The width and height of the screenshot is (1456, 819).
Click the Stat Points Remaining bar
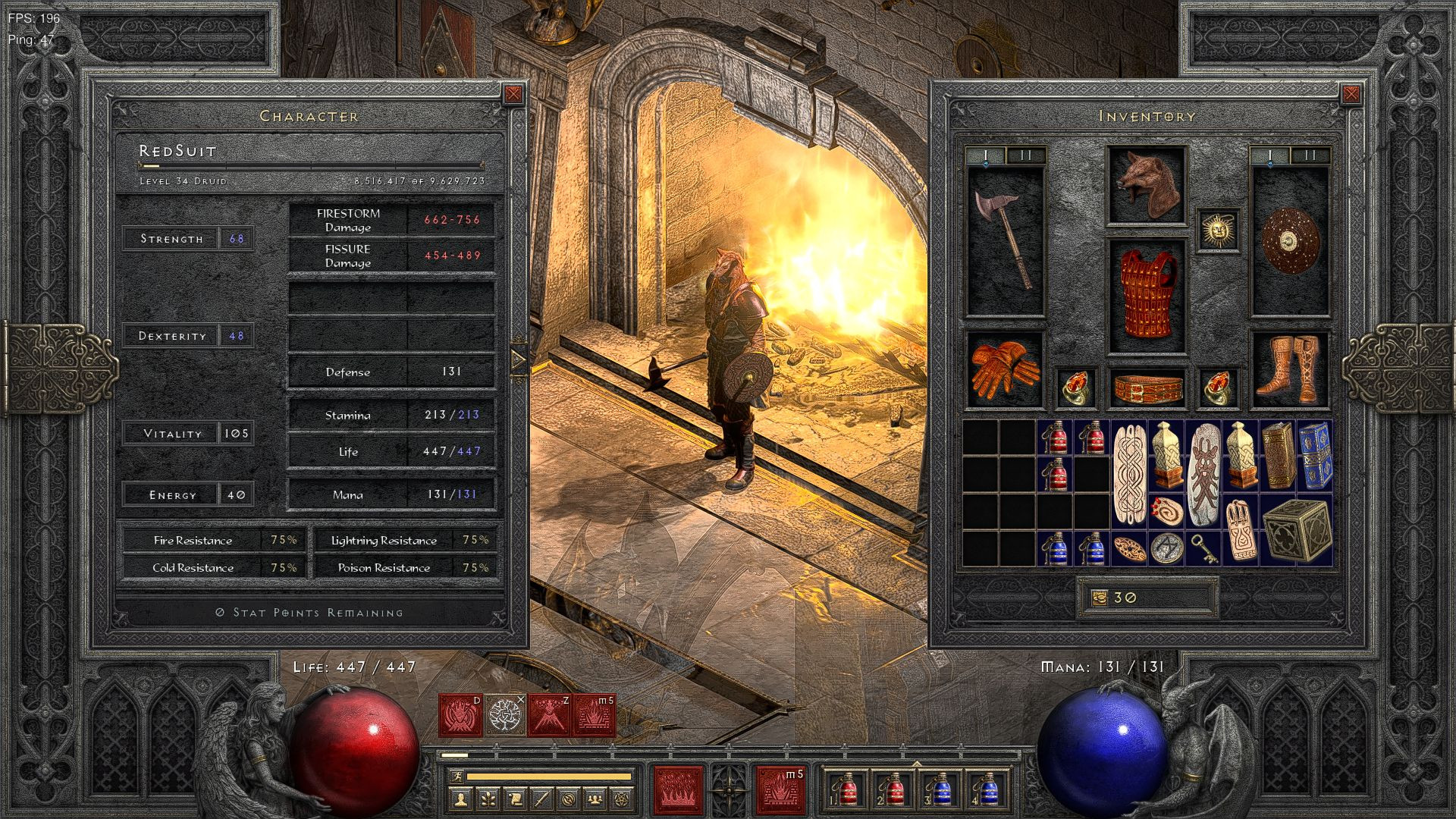[311, 612]
